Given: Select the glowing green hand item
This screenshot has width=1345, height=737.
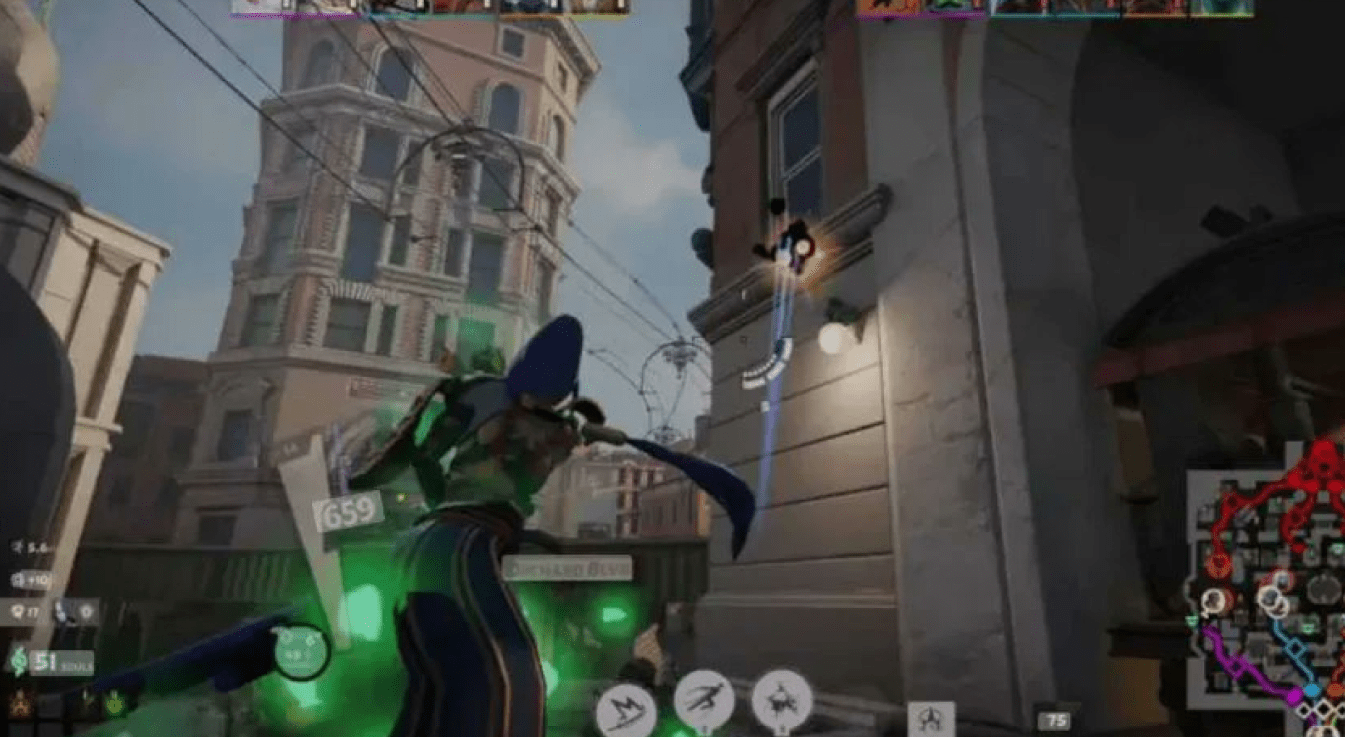Looking at the screenshot, I should pyautogui.click(x=115, y=704).
